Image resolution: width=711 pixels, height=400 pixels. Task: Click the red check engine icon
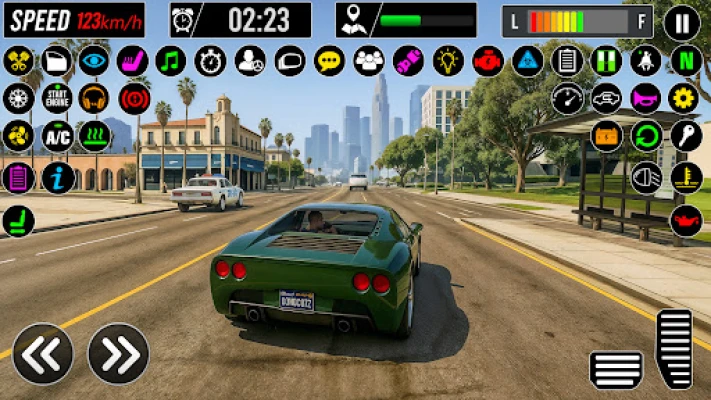click(488, 60)
